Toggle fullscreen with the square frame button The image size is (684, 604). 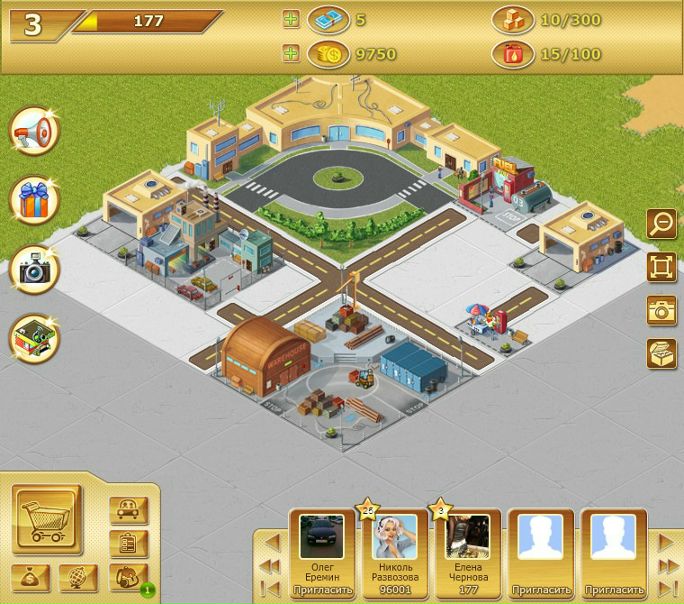pyautogui.click(x=661, y=267)
